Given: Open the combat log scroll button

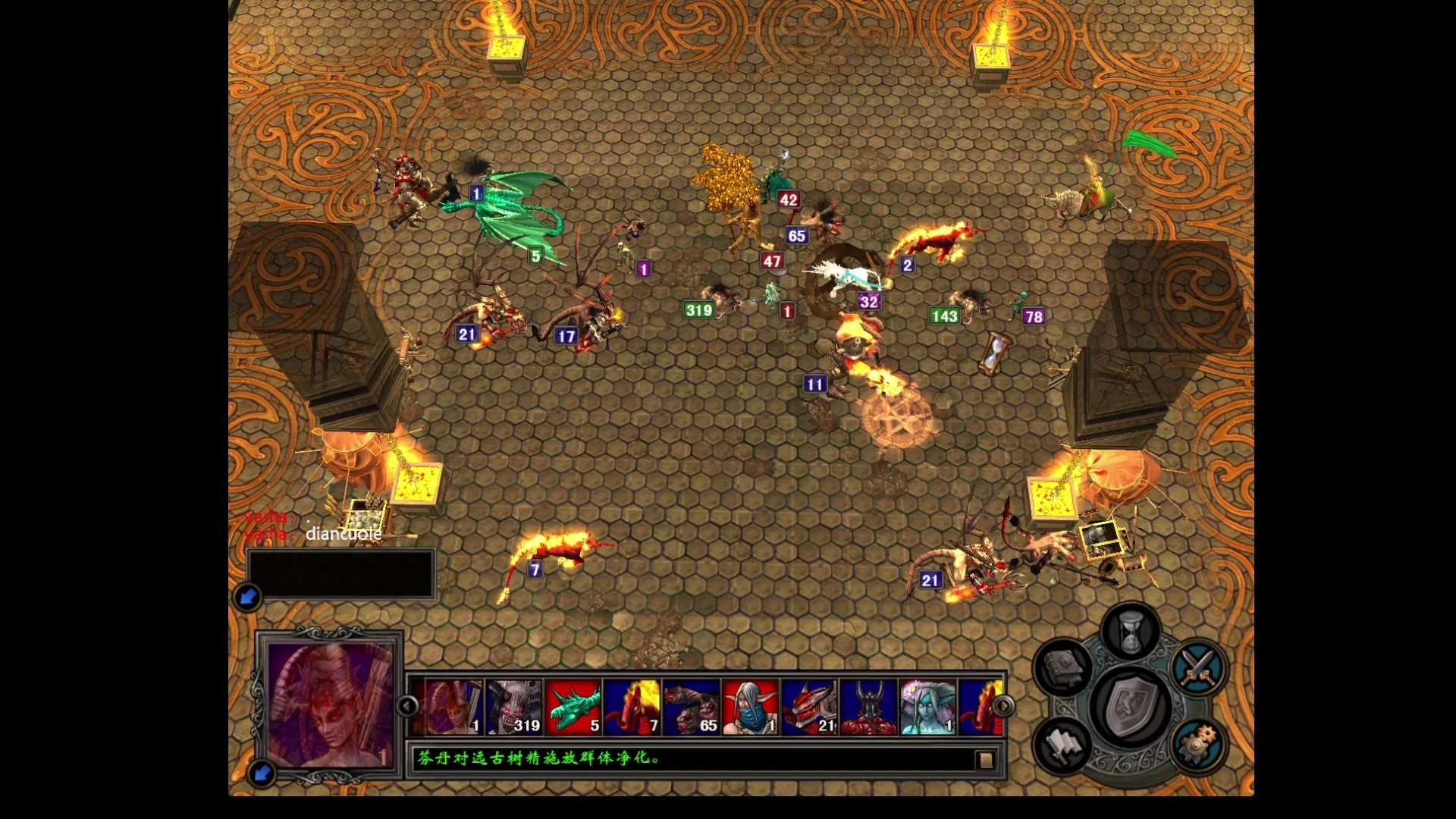Looking at the screenshot, I should coord(985,760).
